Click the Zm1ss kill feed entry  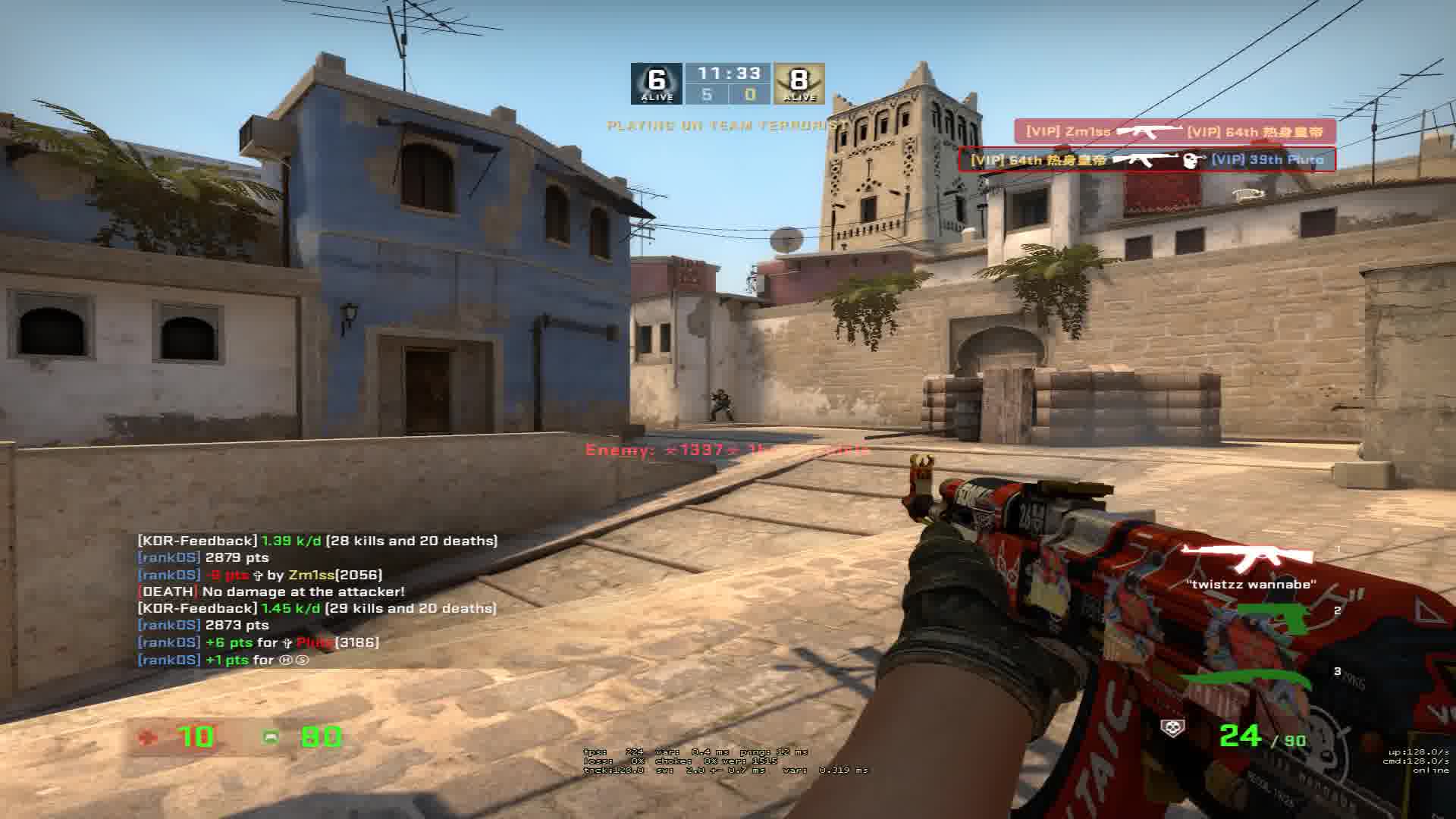tap(1175, 132)
